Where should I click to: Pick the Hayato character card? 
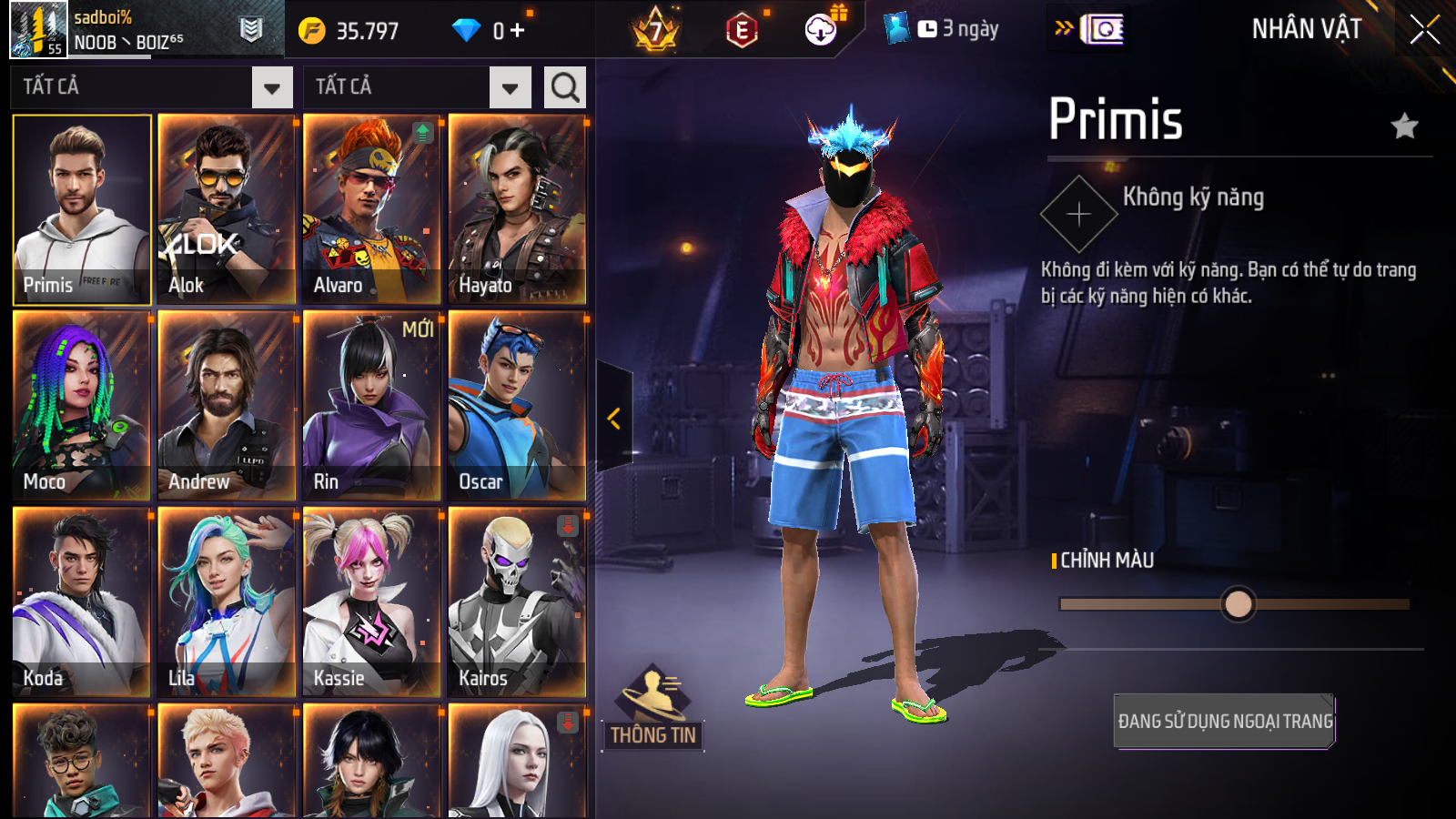click(x=517, y=209)
